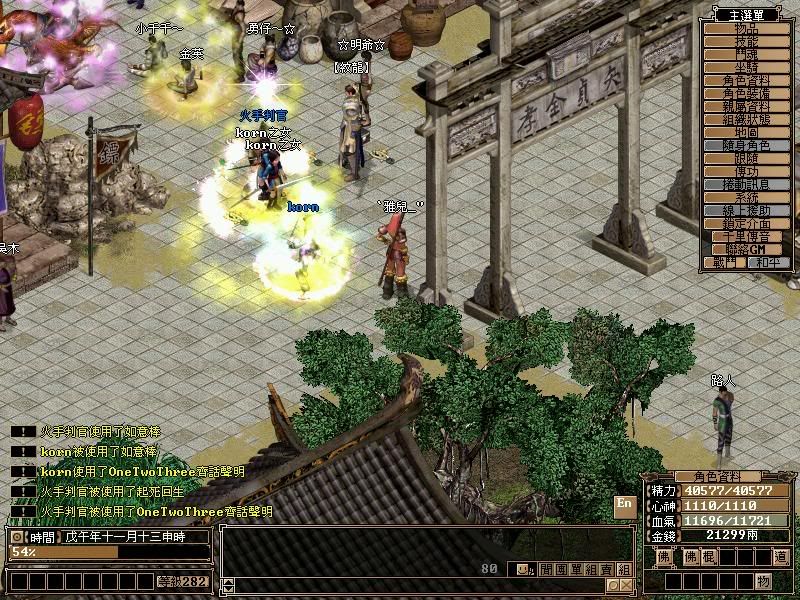Viewport: 800px width, 600px height.
Task: Open the 地圖 map menu entry
Action: [x=746, y=133]
